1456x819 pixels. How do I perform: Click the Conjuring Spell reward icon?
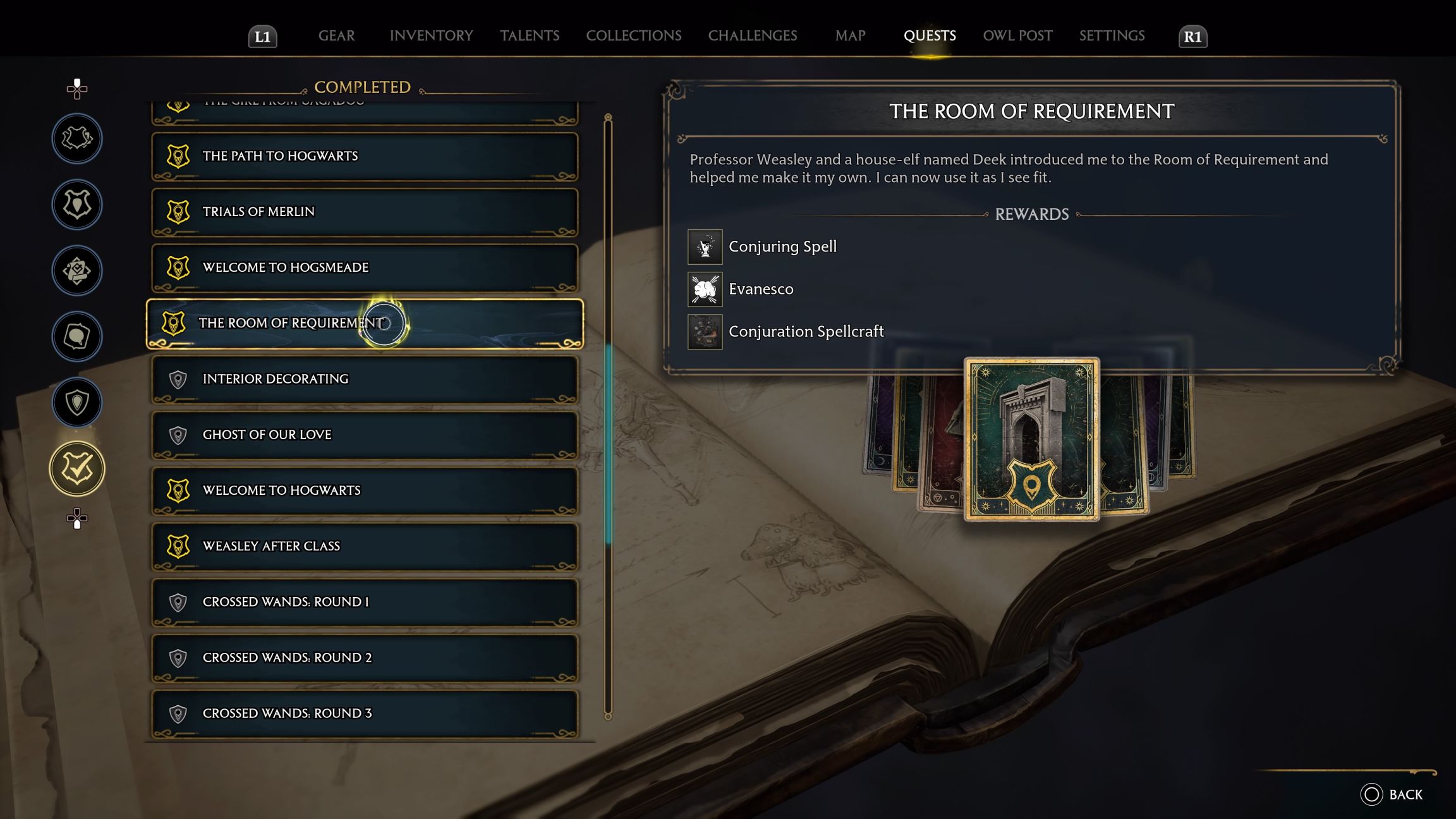(704, 246)
